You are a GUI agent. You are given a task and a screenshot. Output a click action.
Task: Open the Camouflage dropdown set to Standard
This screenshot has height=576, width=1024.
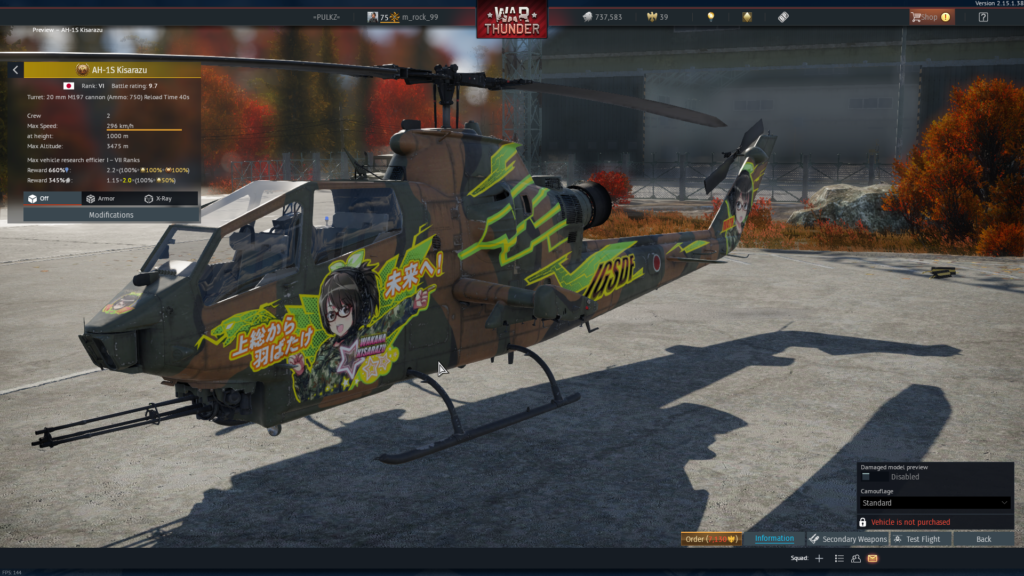point(935,503)
